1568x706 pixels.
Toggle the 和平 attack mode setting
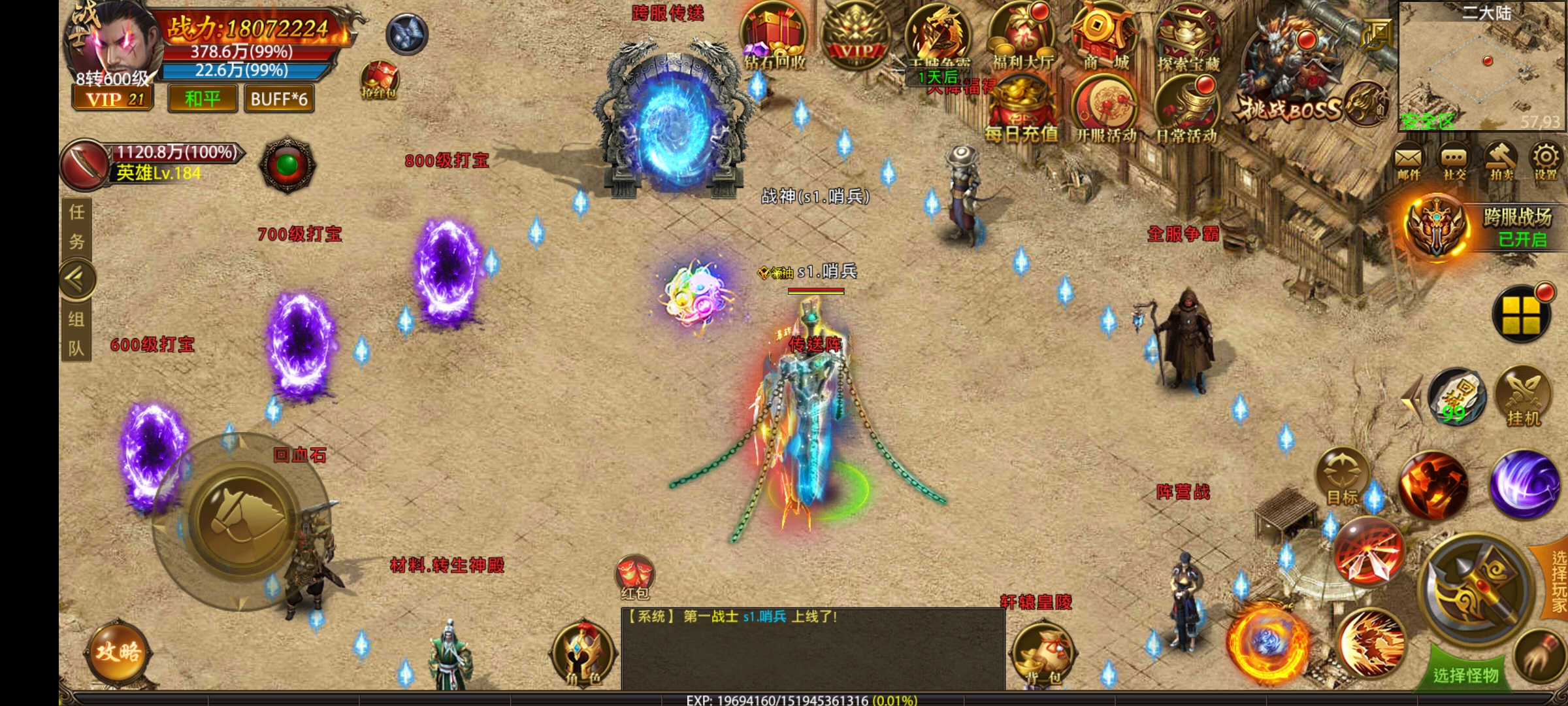[201, 99]
